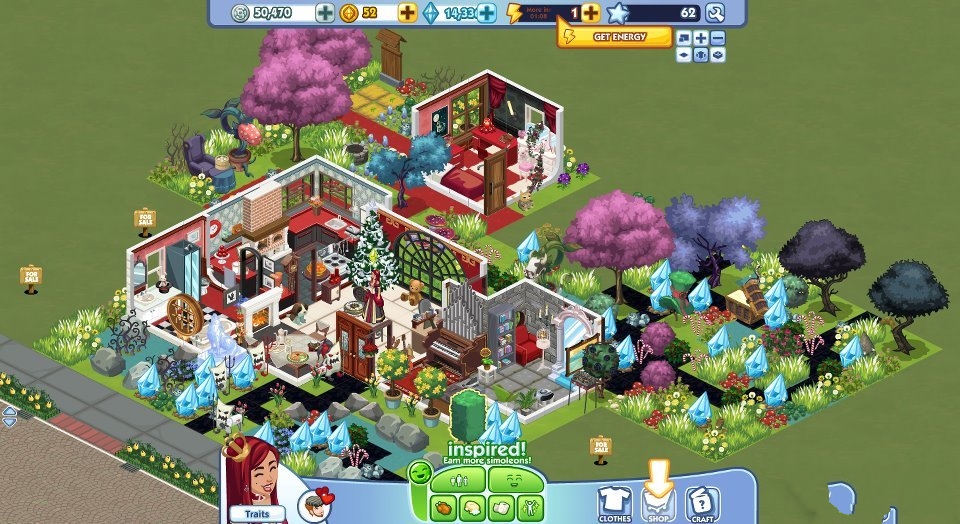Add more blue diamond currency
Image resolution: width=960 pixels, height=524 pixels.
pyautogui.click(x=487, y=13)
